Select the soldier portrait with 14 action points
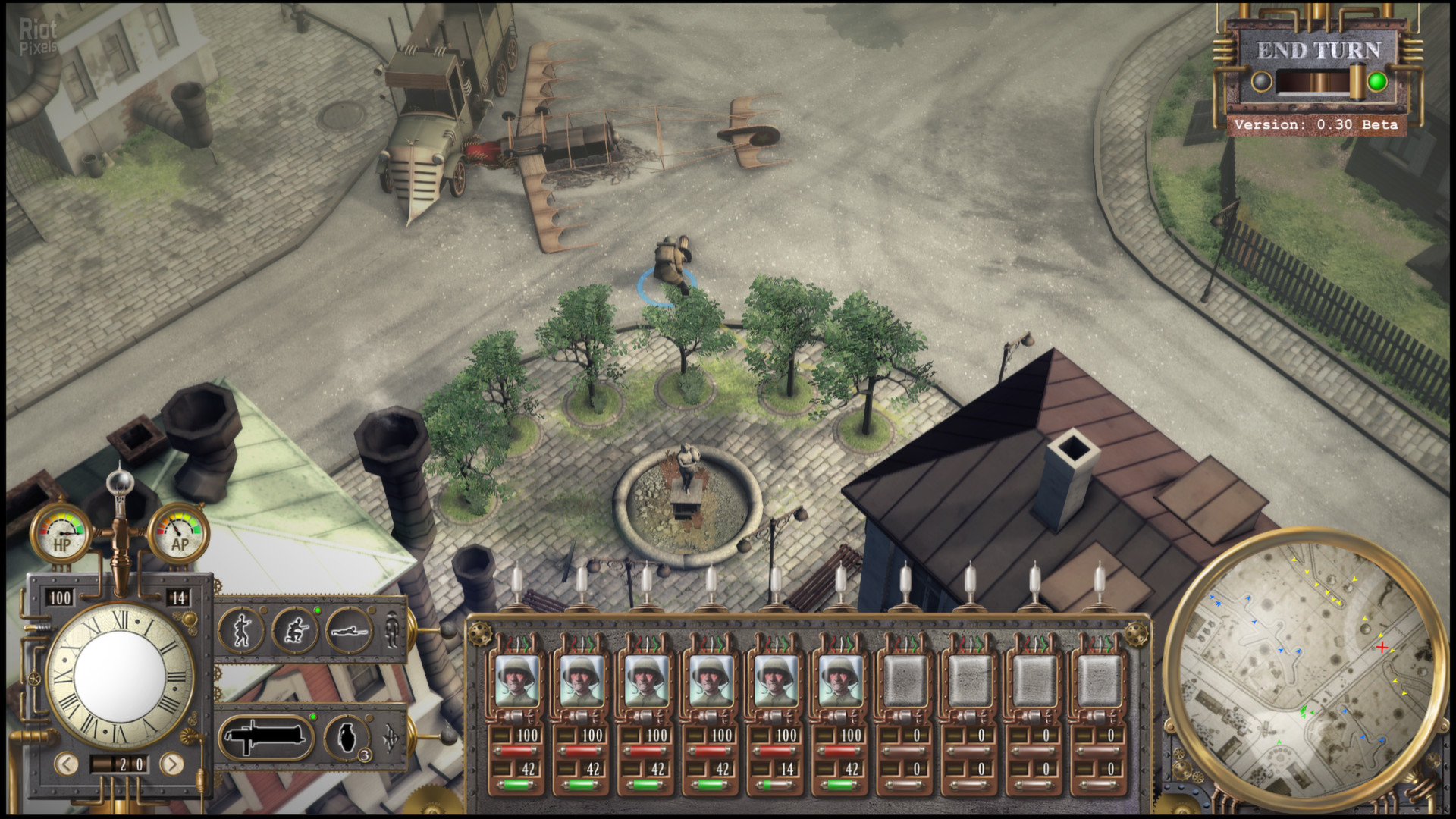 (776, 680)
